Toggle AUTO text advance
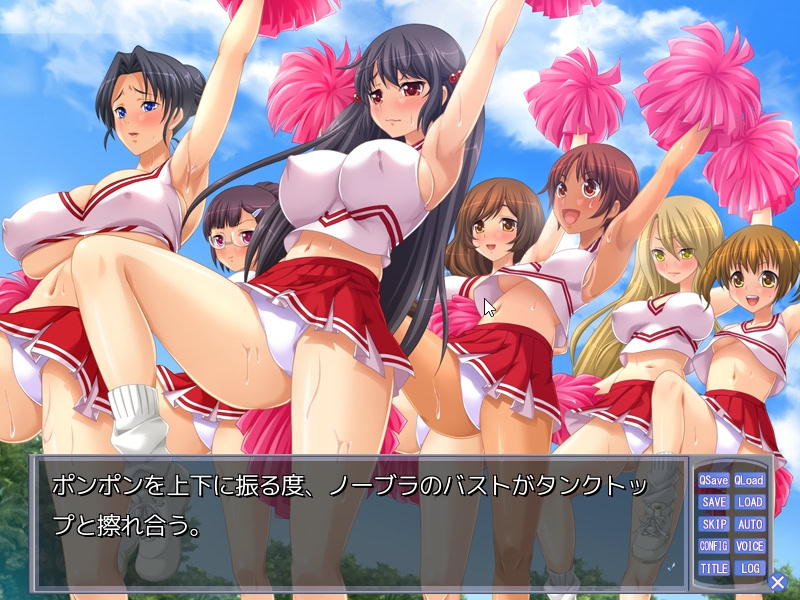 pyautogui.click(x=749, y=525)
